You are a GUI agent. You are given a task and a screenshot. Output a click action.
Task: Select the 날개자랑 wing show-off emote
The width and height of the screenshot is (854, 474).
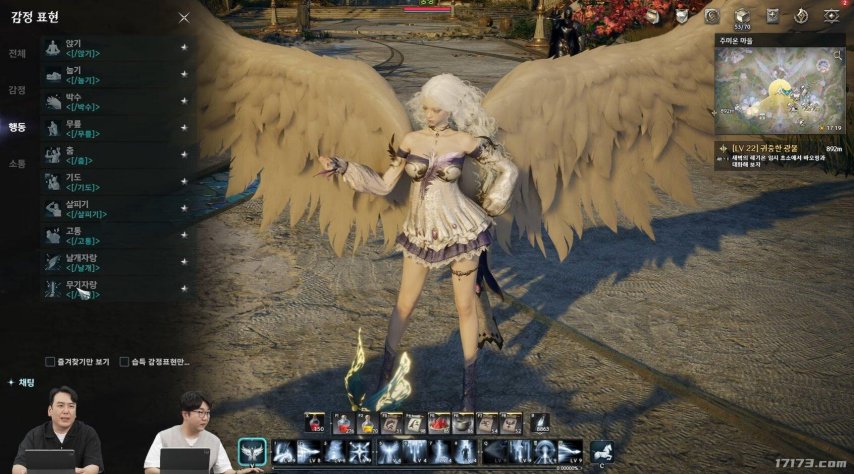click(x=110, y=262)
